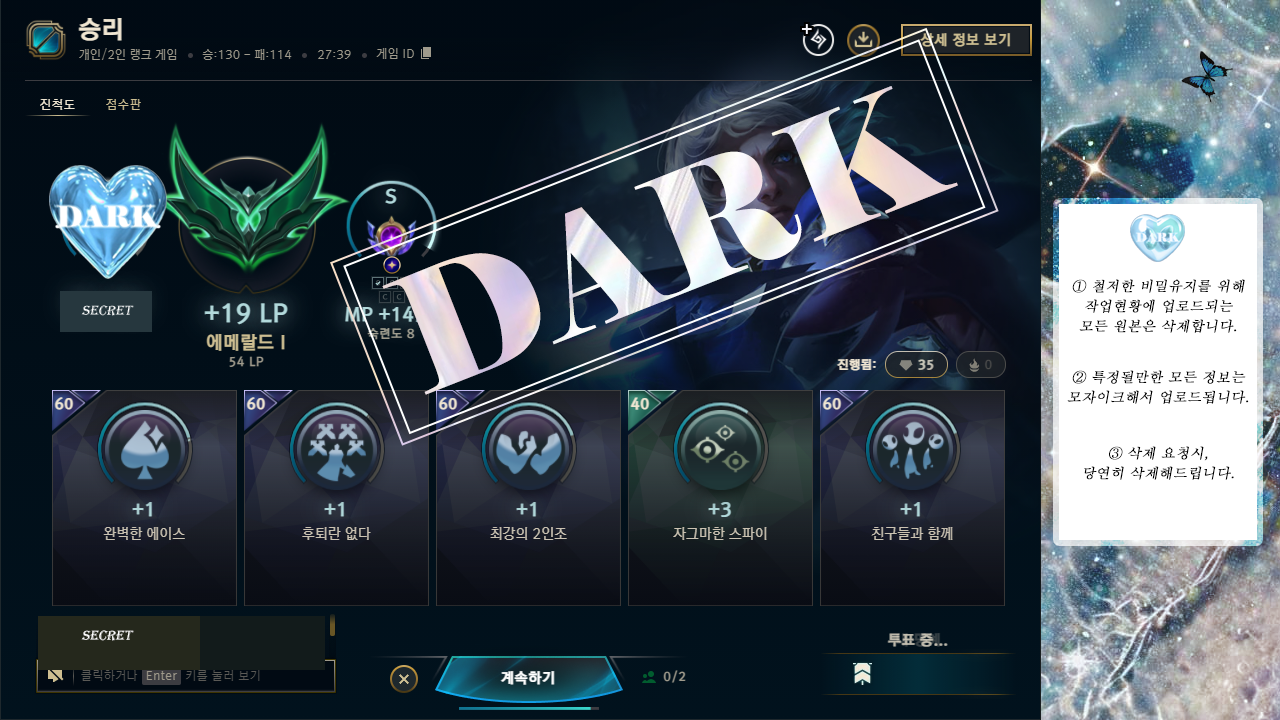Viewport: 1280px width, 720px height.
Task: Click the DARK heart profile icon
Action: tap(106, 218)
